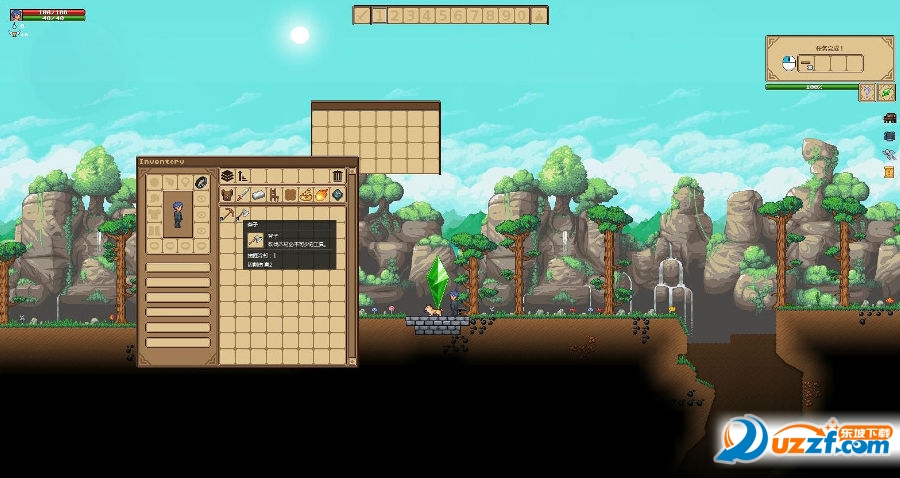Screen dimensions: 900x478
Task: Select the axe in the inventory grid
Action: coord(244,214)
